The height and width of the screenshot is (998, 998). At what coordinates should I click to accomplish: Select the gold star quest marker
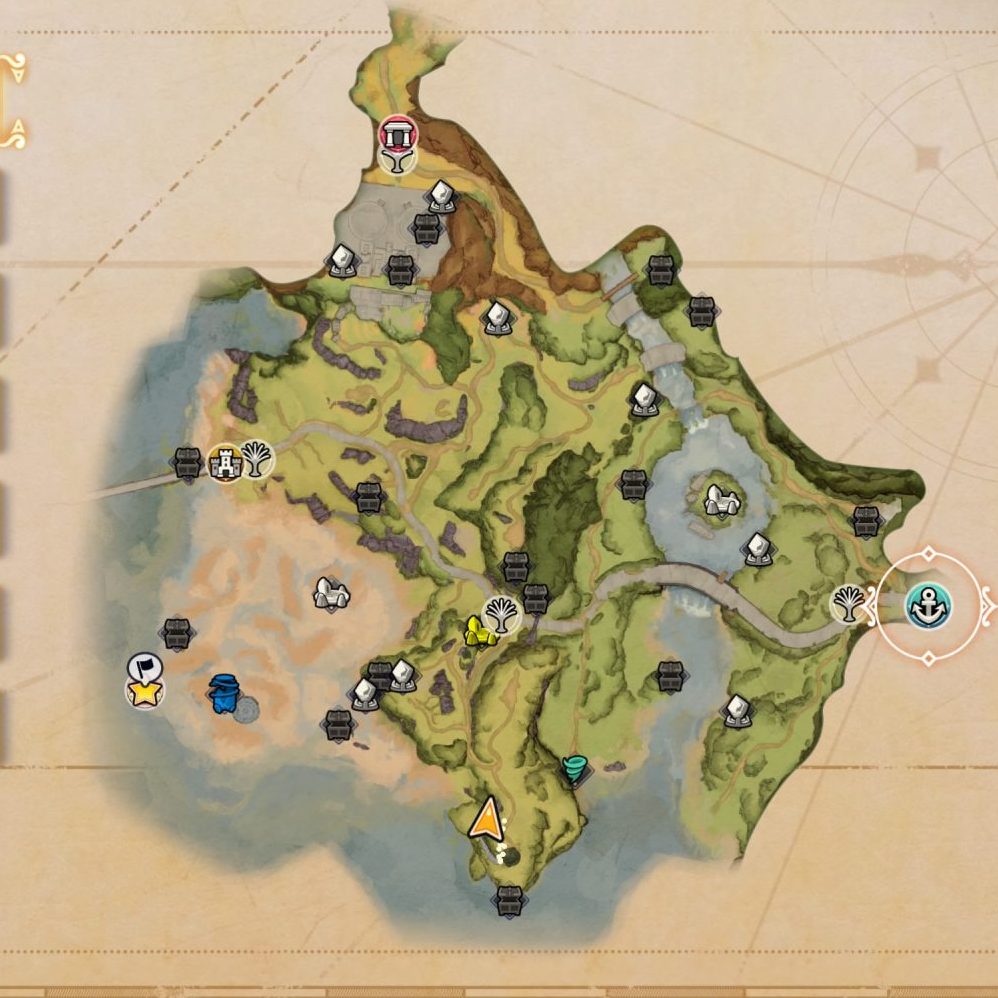[145, 691]
